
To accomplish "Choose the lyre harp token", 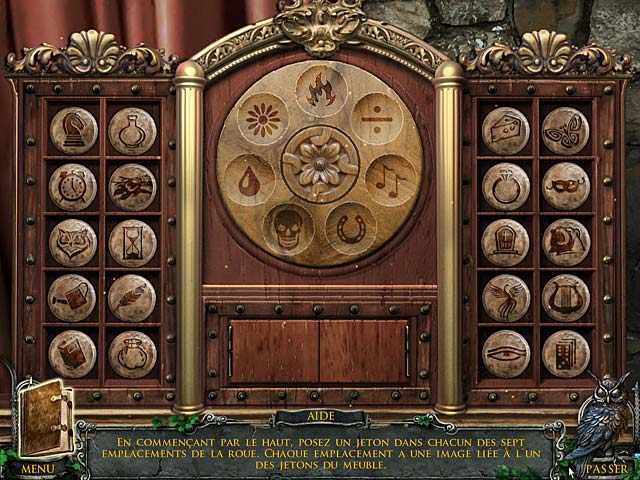I will coord(566,297).
